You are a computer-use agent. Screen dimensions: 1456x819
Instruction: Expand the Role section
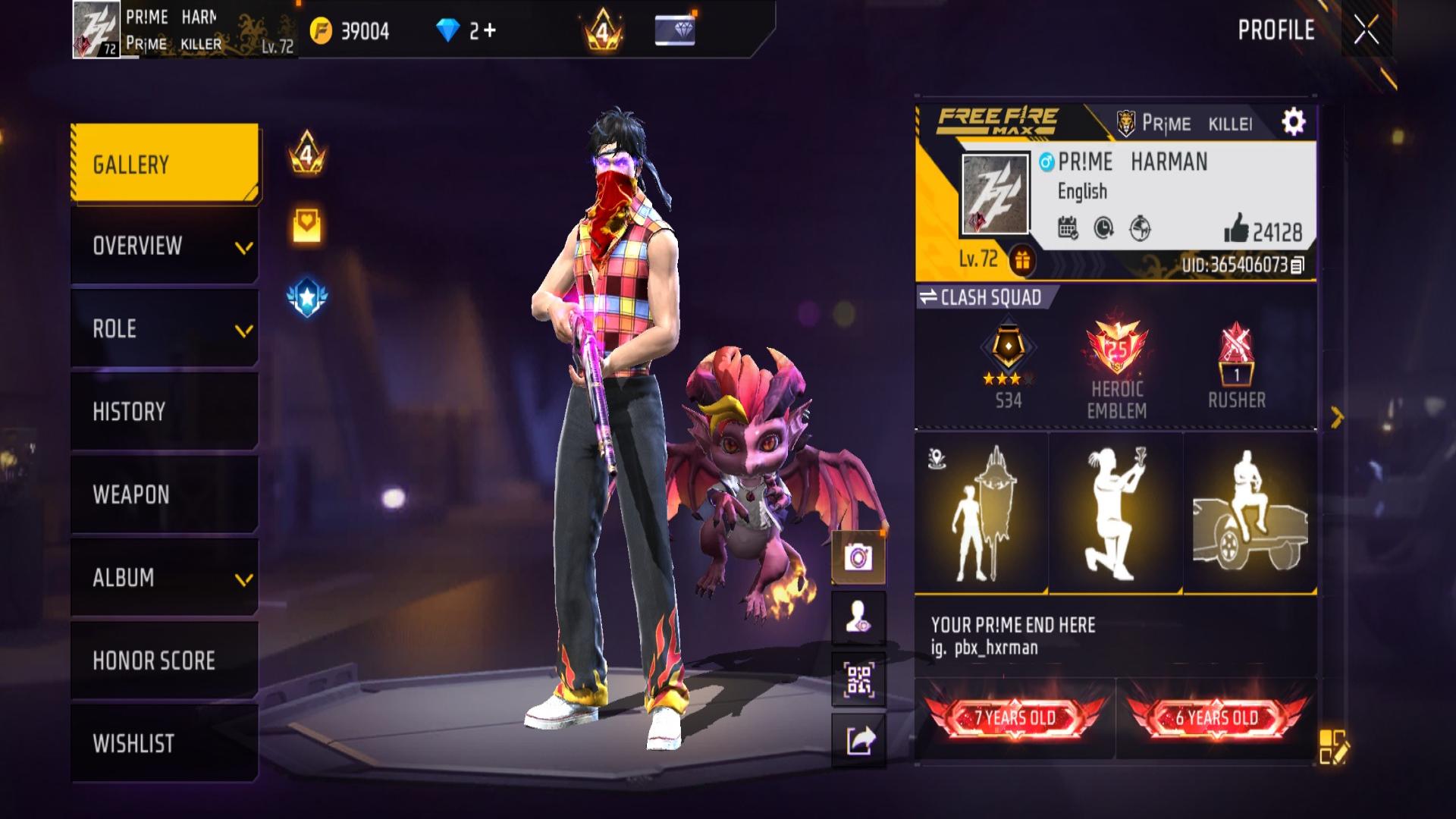165,329
